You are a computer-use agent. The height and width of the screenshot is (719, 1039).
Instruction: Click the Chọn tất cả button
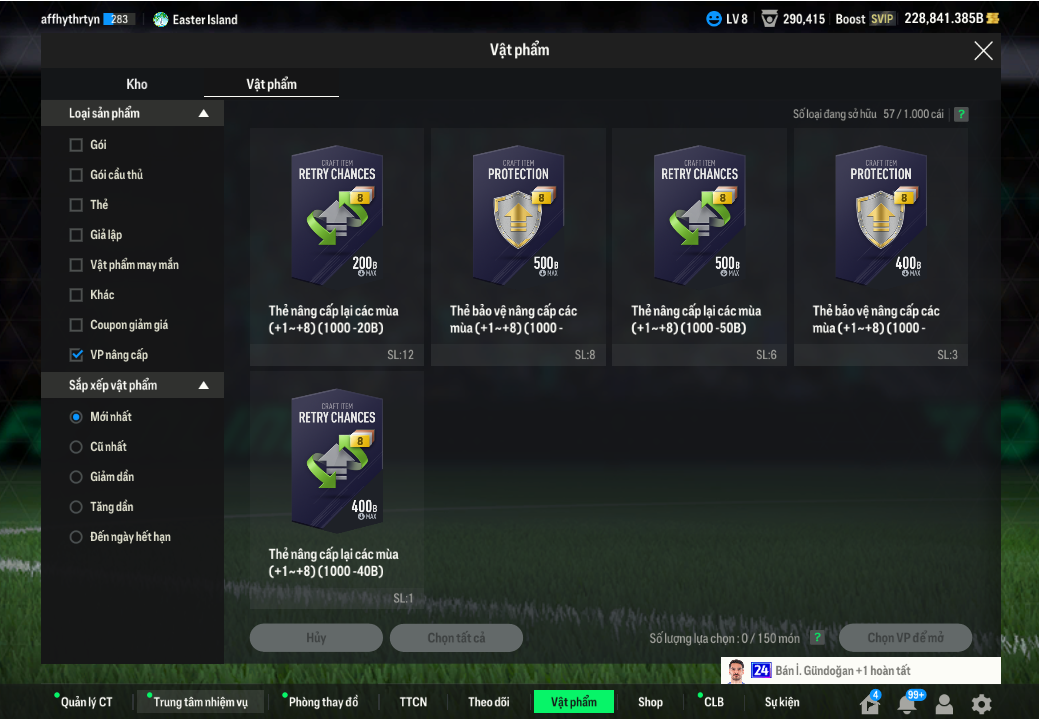click(456, 638)
